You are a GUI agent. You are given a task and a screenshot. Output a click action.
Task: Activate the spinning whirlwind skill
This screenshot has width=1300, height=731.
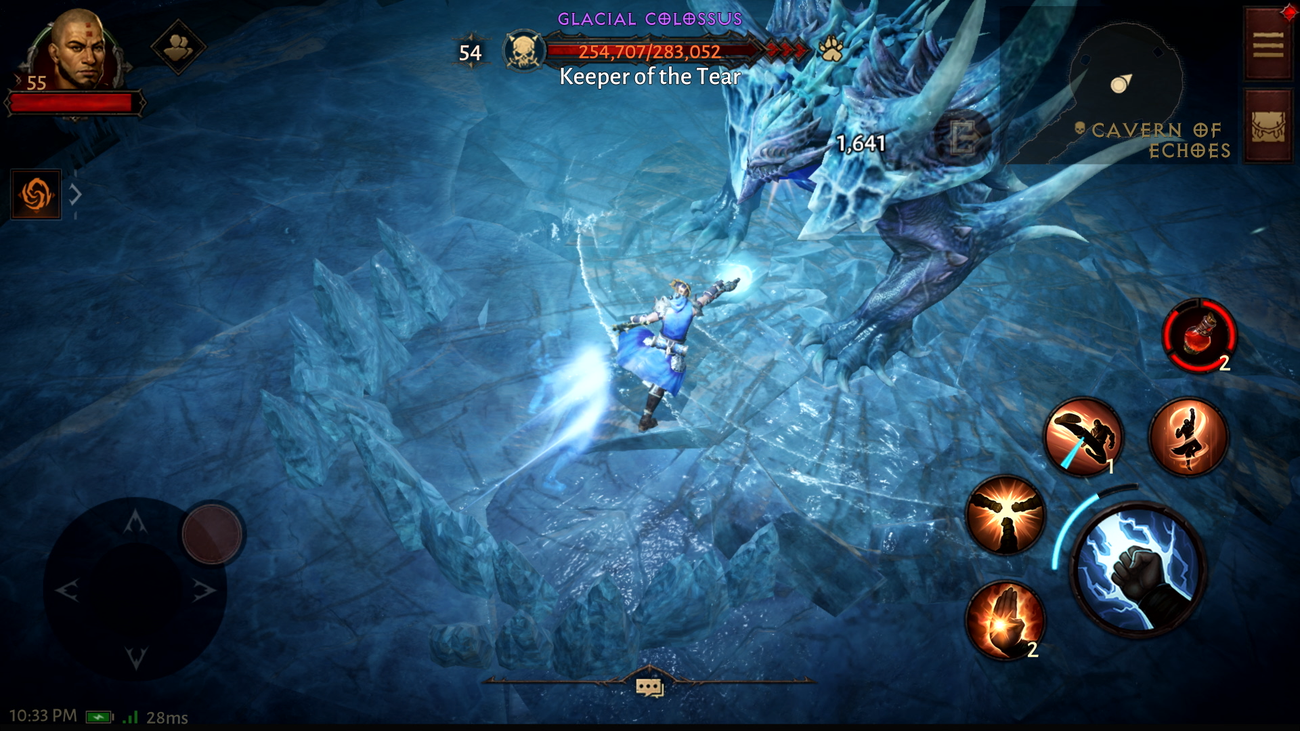pyautogui.click(x=1188, y=437)
